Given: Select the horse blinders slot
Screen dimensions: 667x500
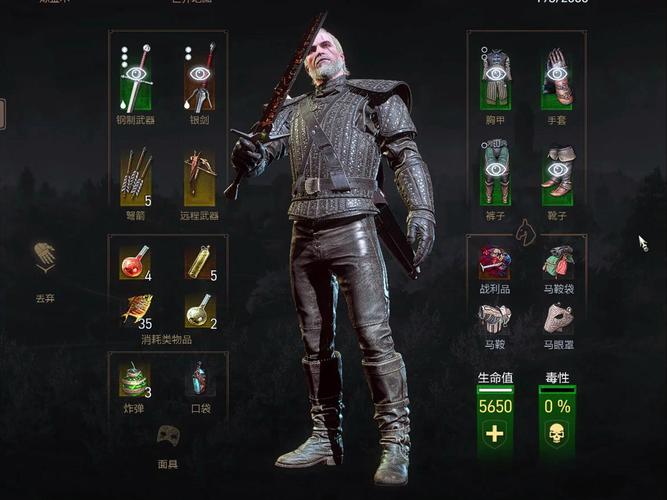Looking at the screenshot, I should tap(558, 318).
